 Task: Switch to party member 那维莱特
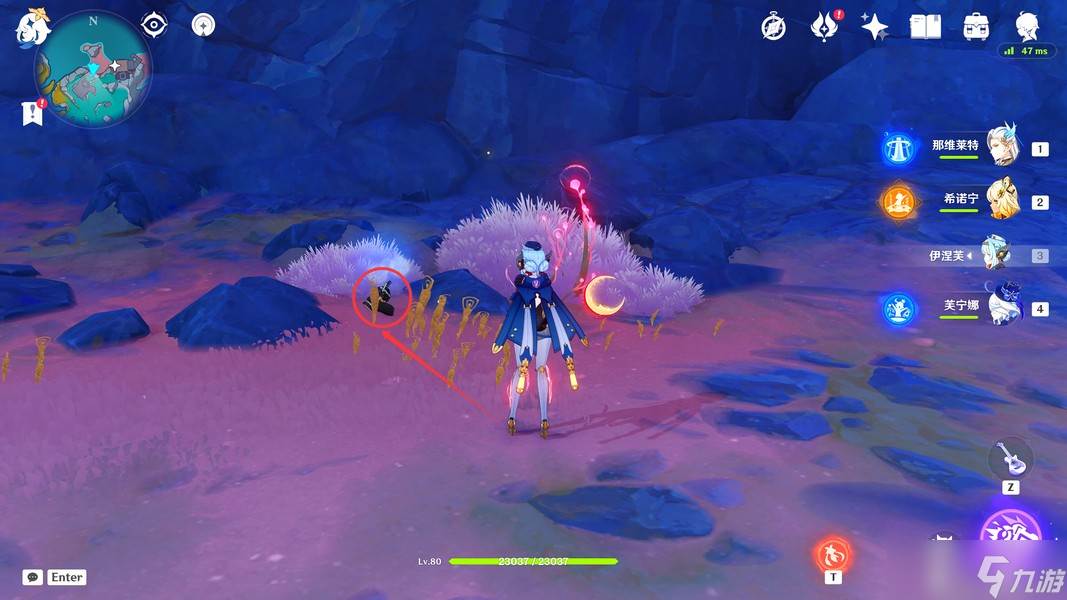tap(1001, 148)
